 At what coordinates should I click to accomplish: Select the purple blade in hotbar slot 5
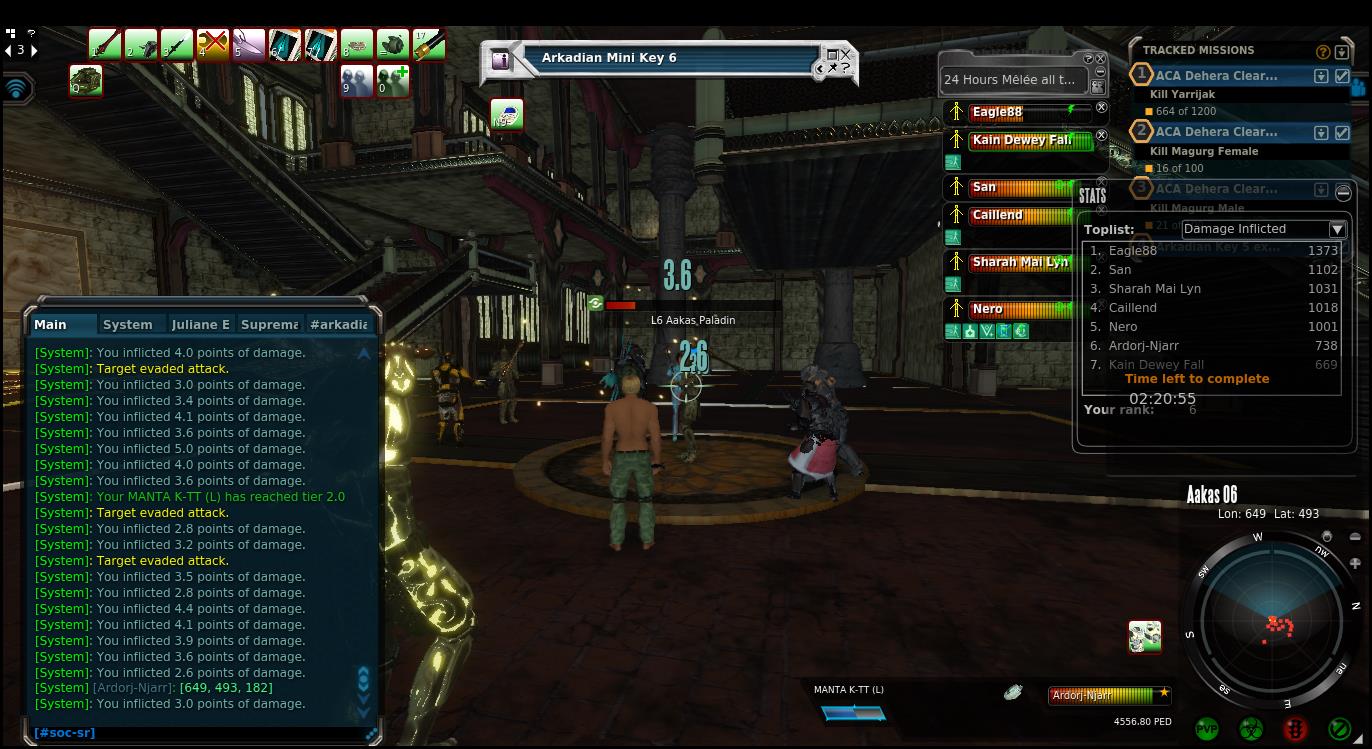coord(248,45)
